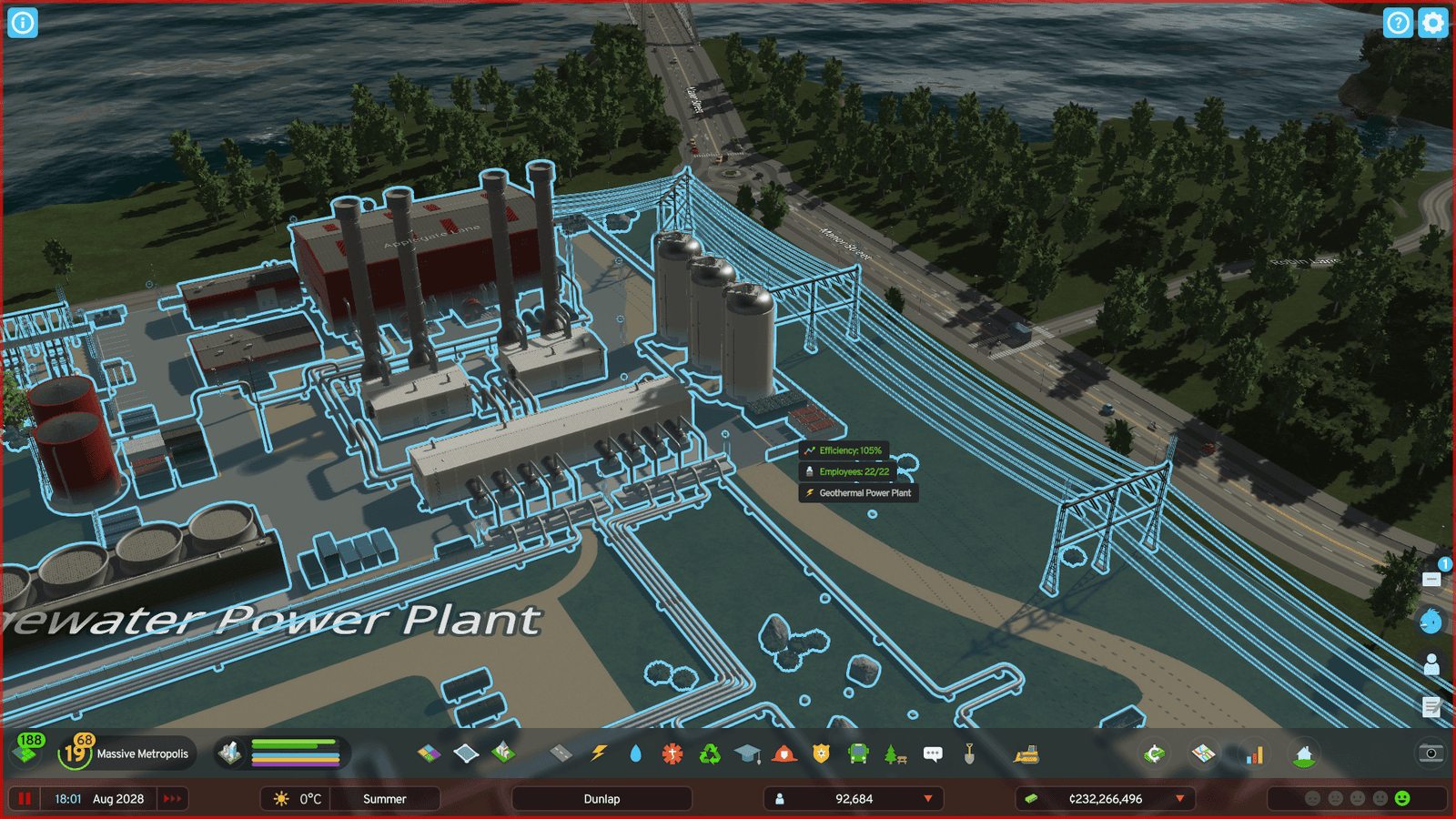Open the zones tool menu

coord(429,753)
